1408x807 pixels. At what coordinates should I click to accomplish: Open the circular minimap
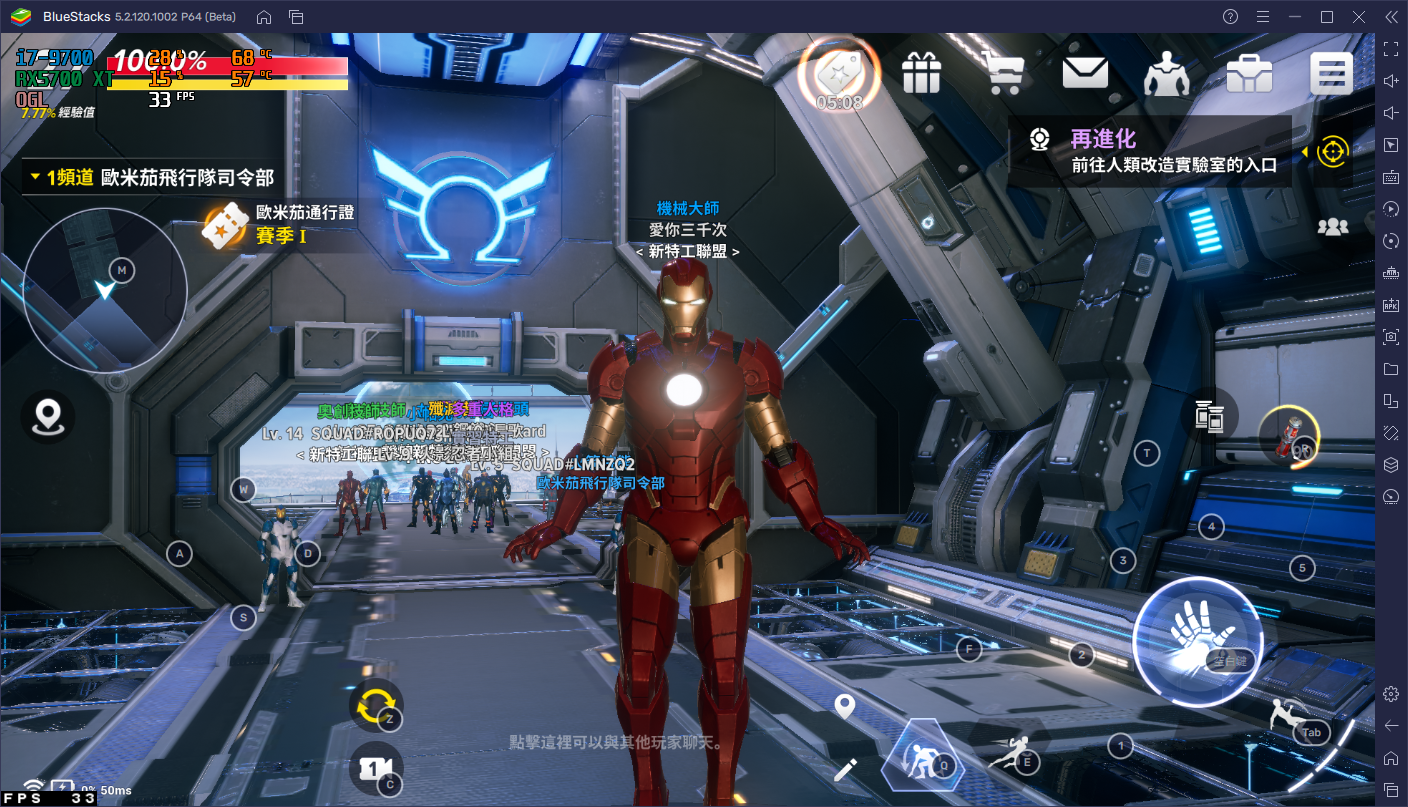(105, 290)
